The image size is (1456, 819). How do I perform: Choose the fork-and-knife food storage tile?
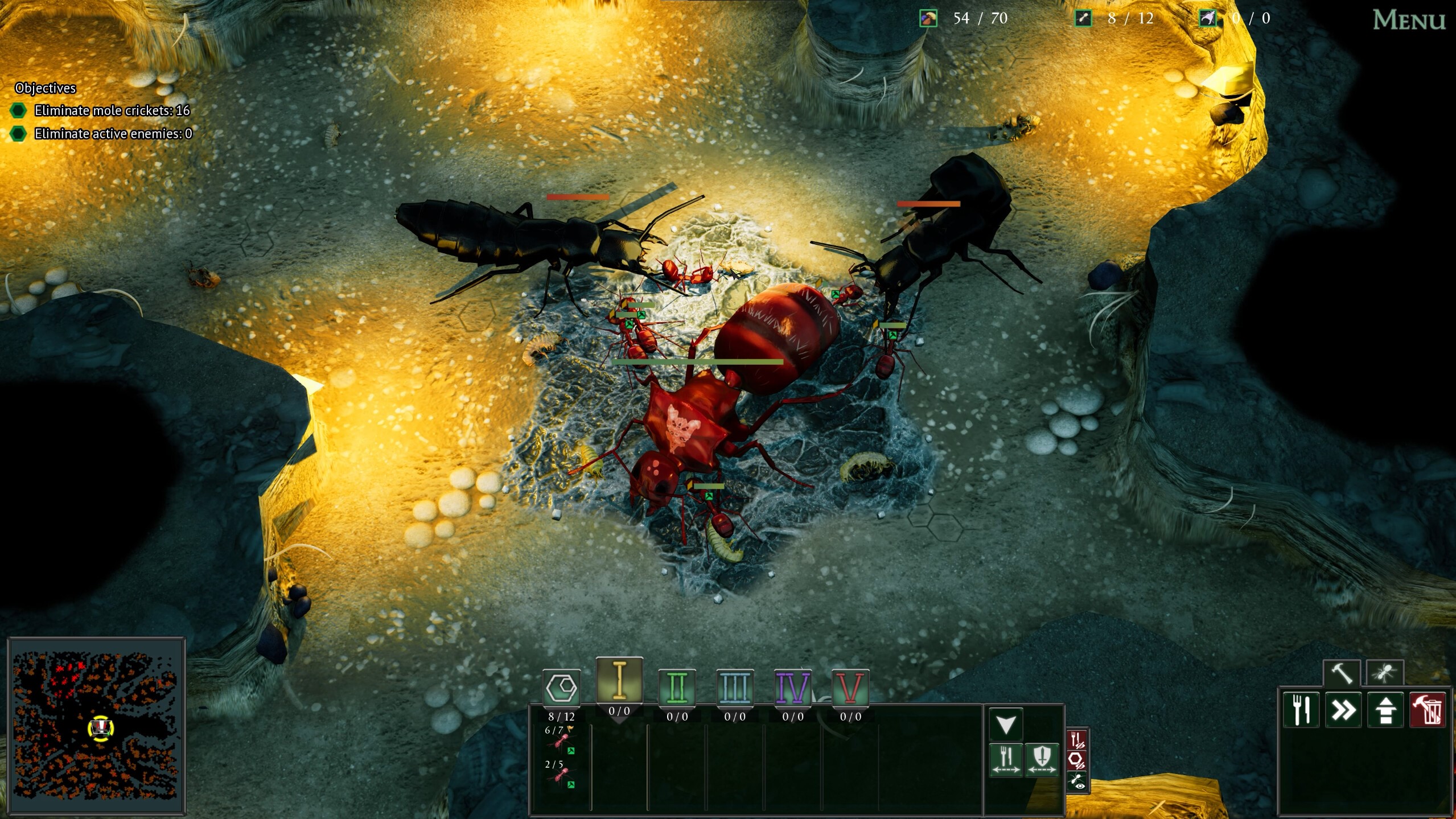[1301, 710]
